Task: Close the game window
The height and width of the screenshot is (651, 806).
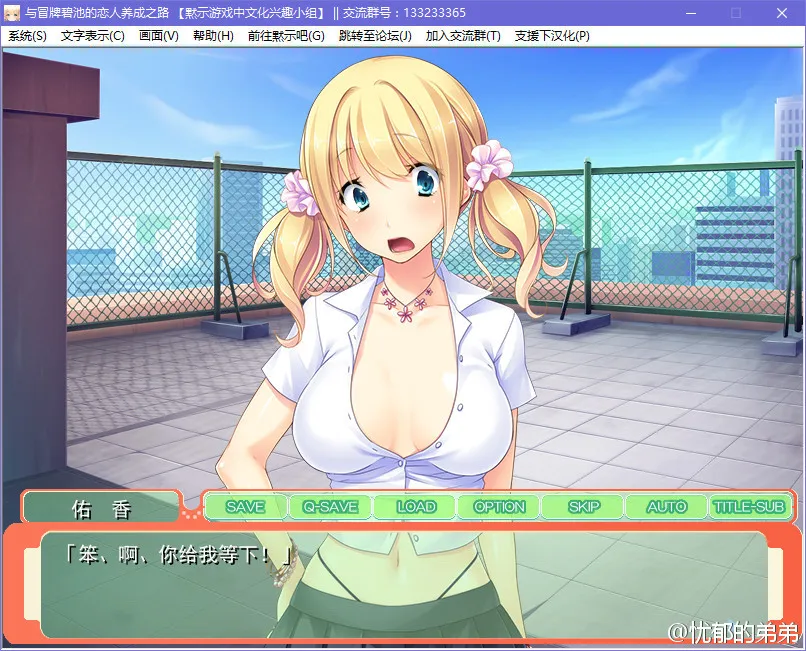Action: pyautogui.click(x=782, y=13)
